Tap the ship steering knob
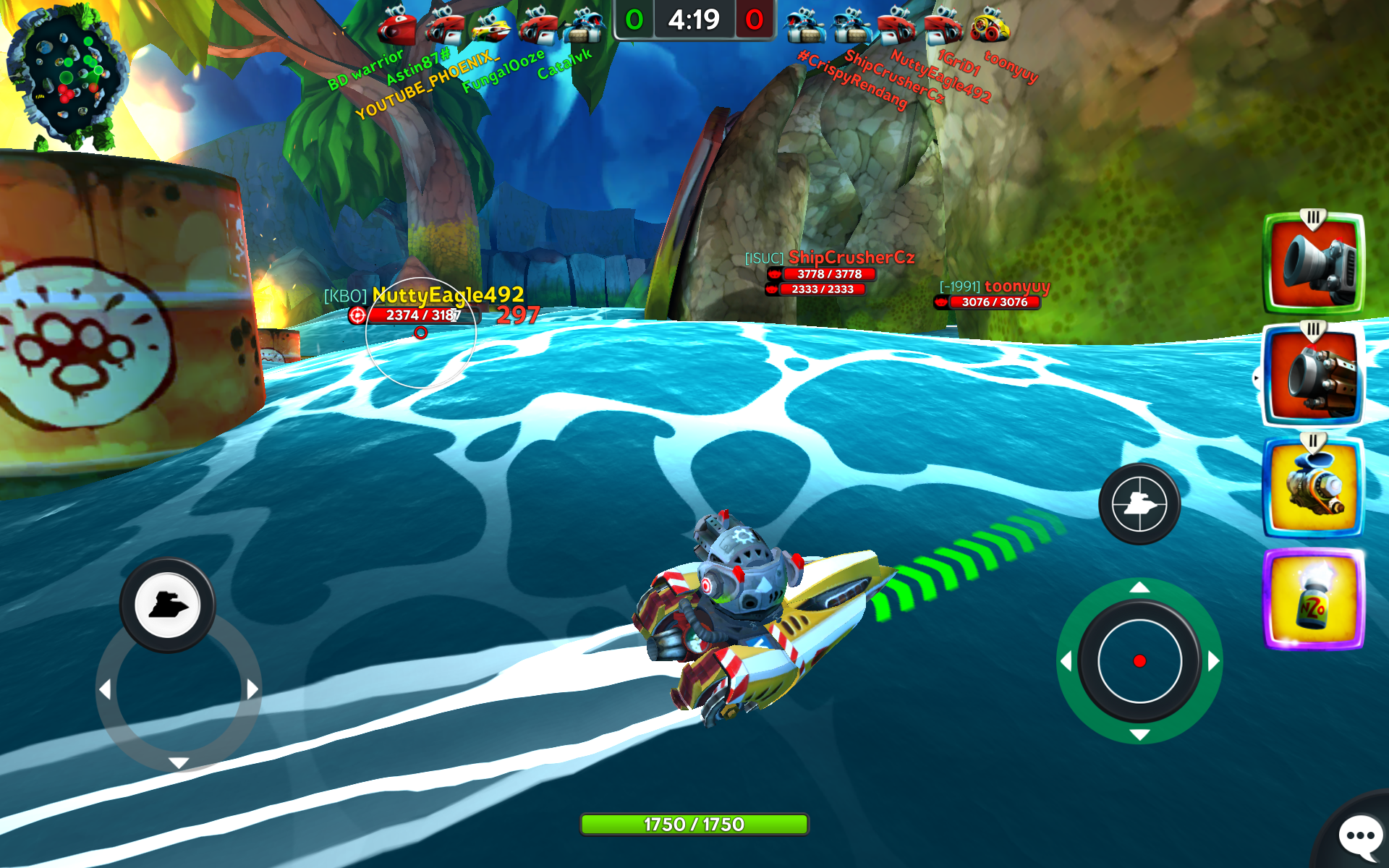This screenshot has height=868, width=1389. 168,605
